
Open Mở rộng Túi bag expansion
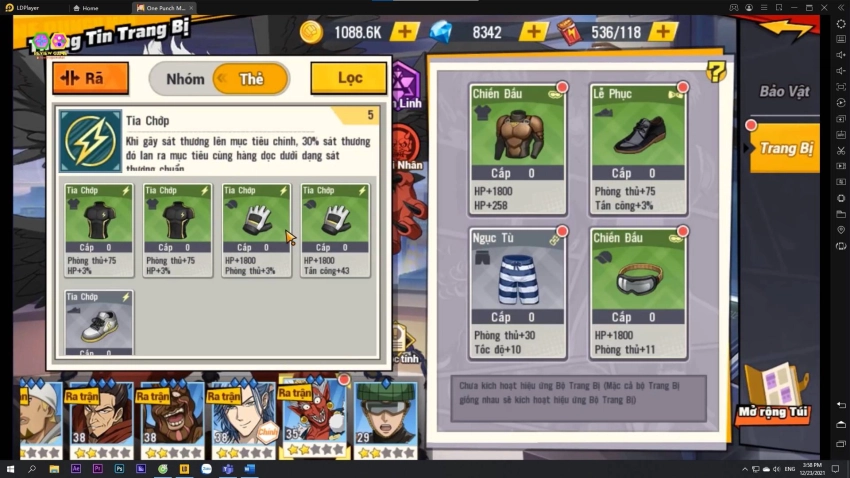(772, 396)
